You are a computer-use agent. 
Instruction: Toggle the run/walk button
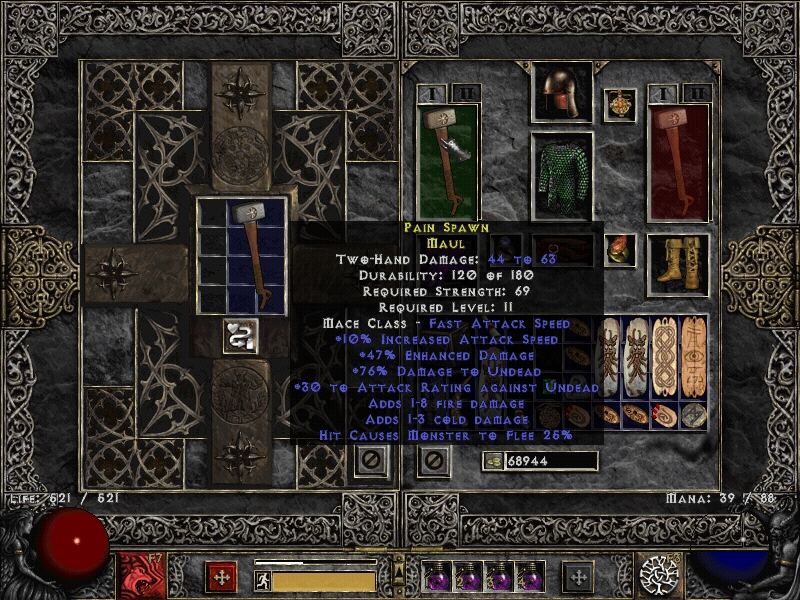(263, 581)
